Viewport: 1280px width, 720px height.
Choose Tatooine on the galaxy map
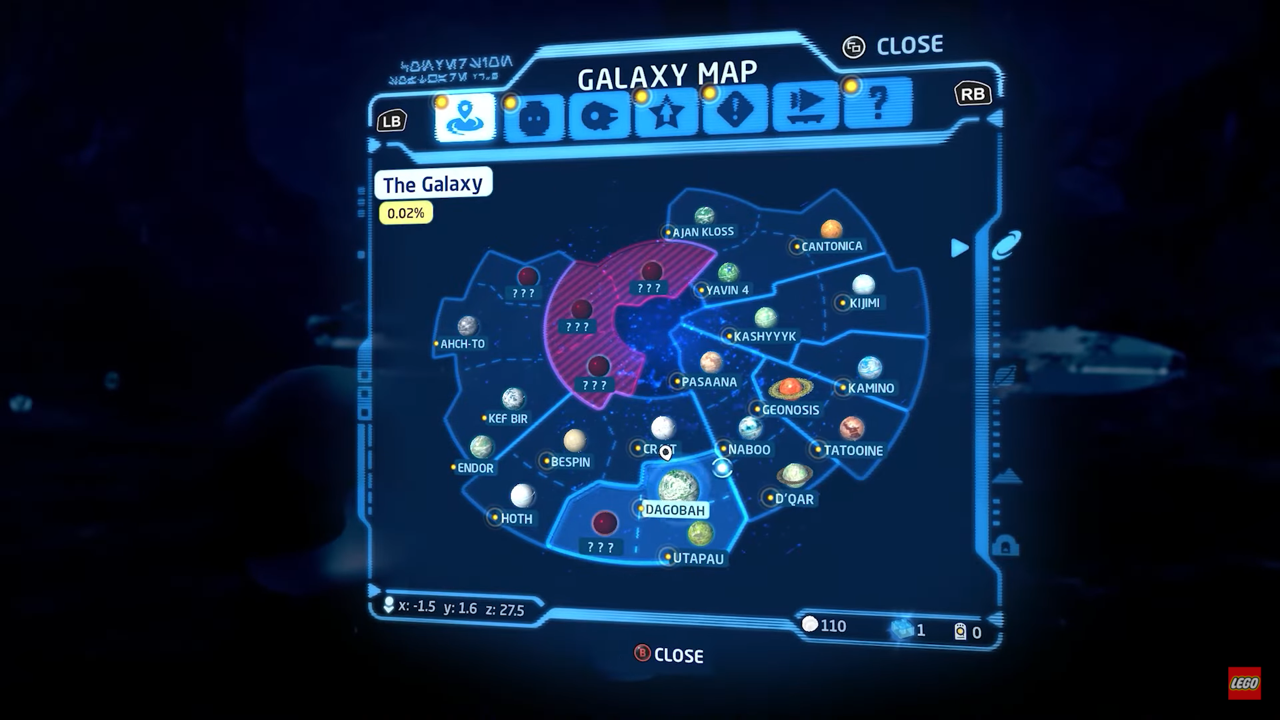point(852,429)
